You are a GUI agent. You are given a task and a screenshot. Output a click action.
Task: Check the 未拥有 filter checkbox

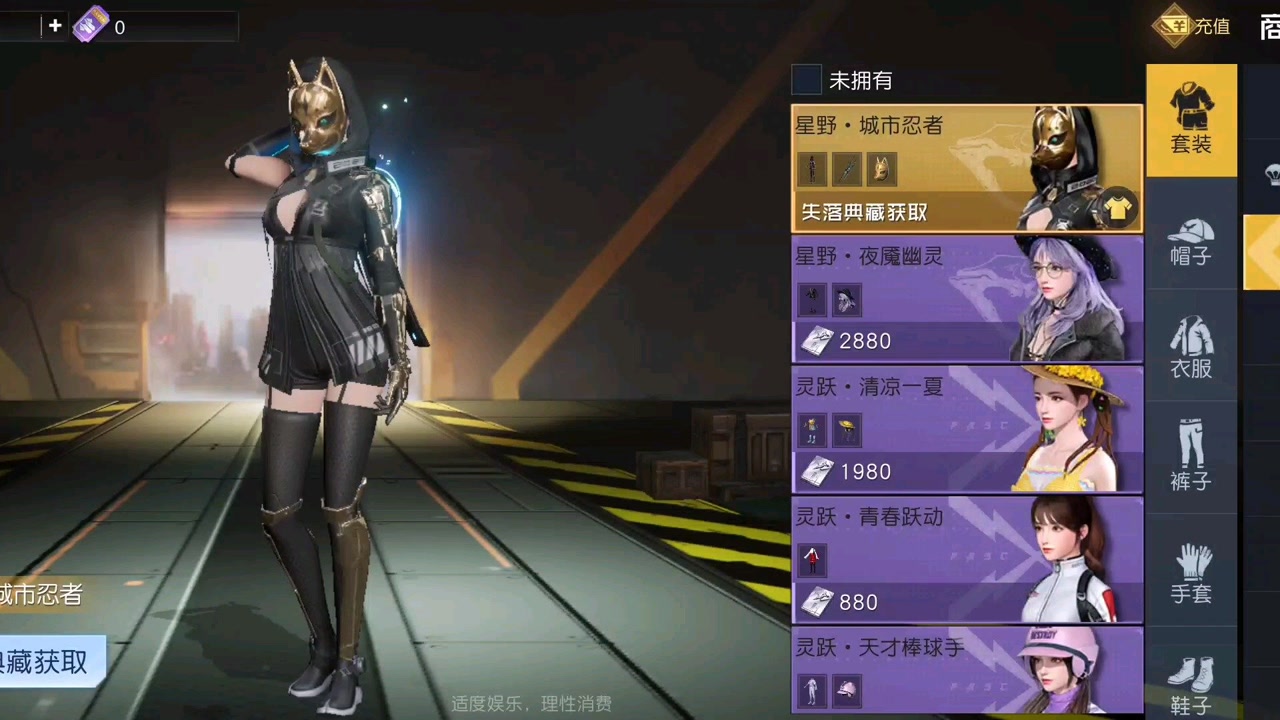[x=806, y=81]
